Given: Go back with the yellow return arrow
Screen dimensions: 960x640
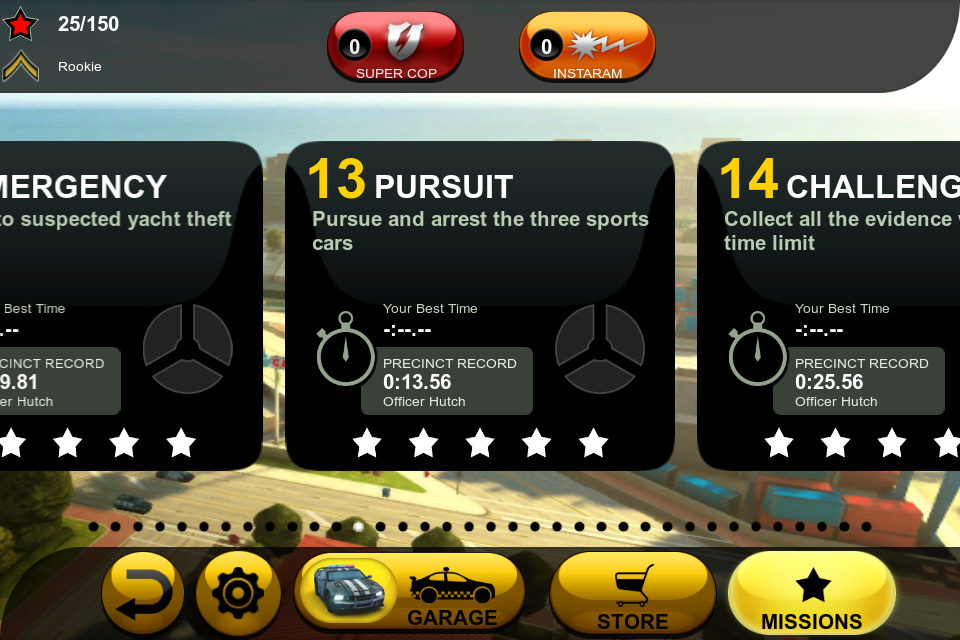Looking at the screenshot, I should [x=142, y=594].
